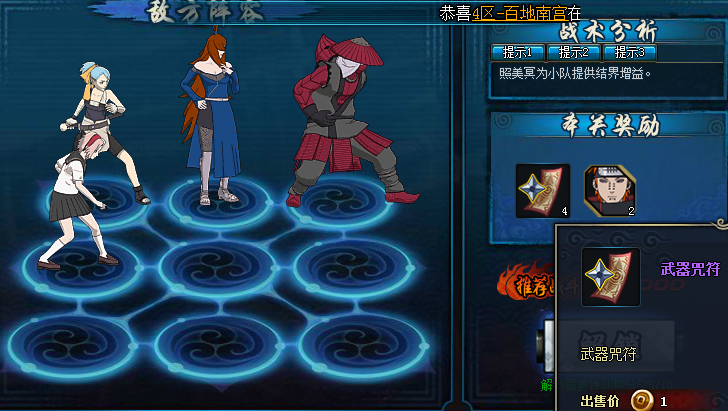Select the weapon talisman reward icon

coord(542,190)
